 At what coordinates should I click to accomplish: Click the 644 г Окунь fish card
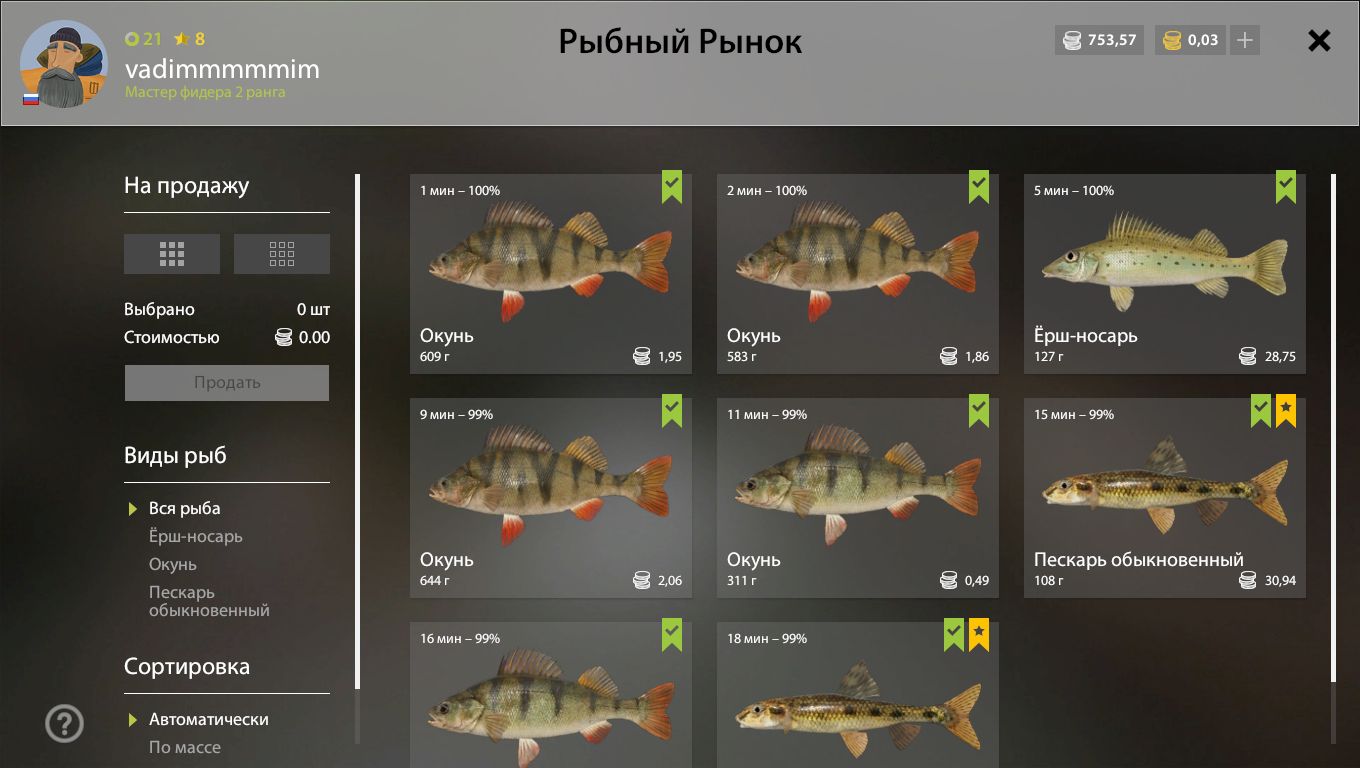[551, 497]
